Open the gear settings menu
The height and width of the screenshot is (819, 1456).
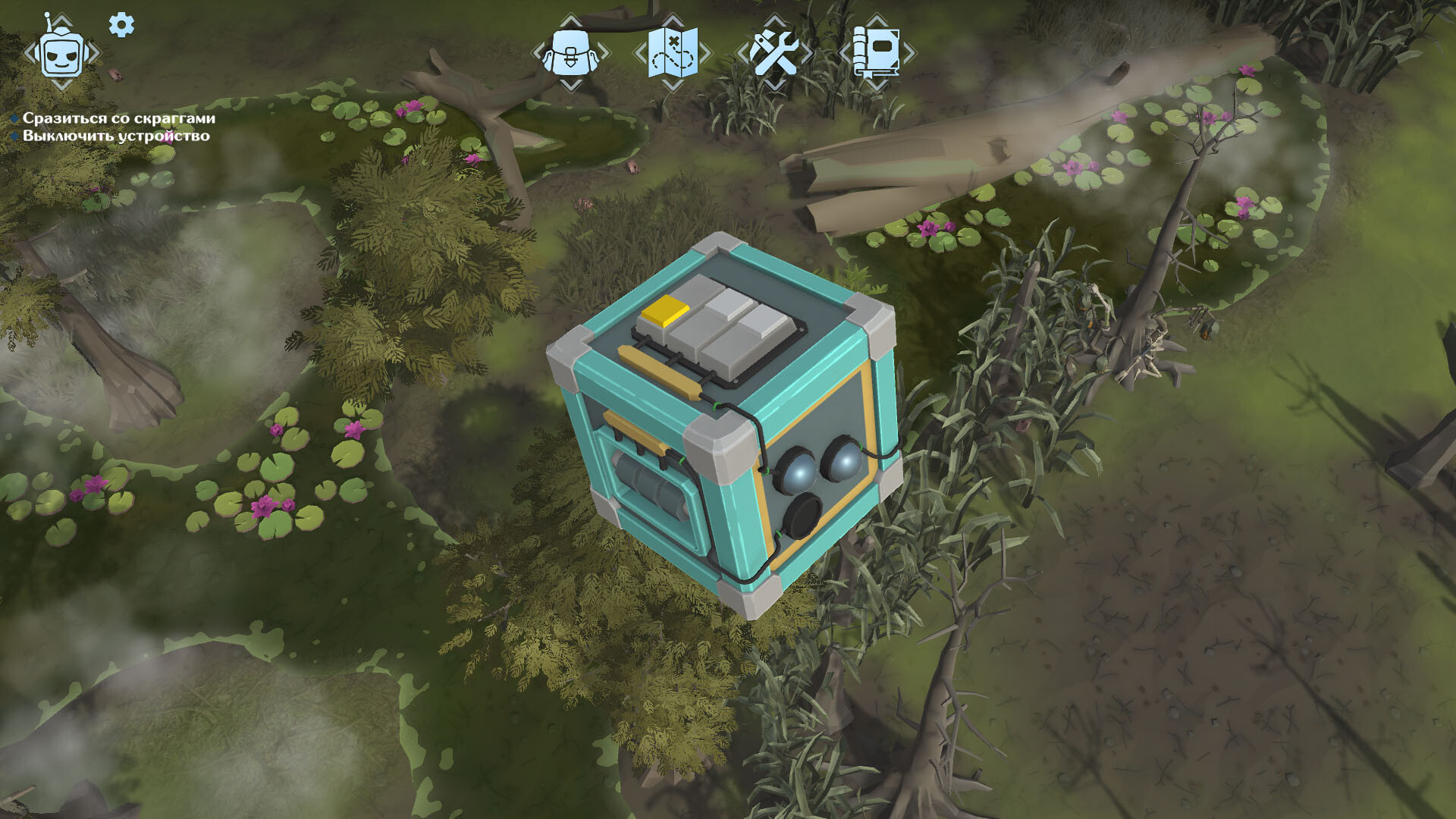coord(121,25)
